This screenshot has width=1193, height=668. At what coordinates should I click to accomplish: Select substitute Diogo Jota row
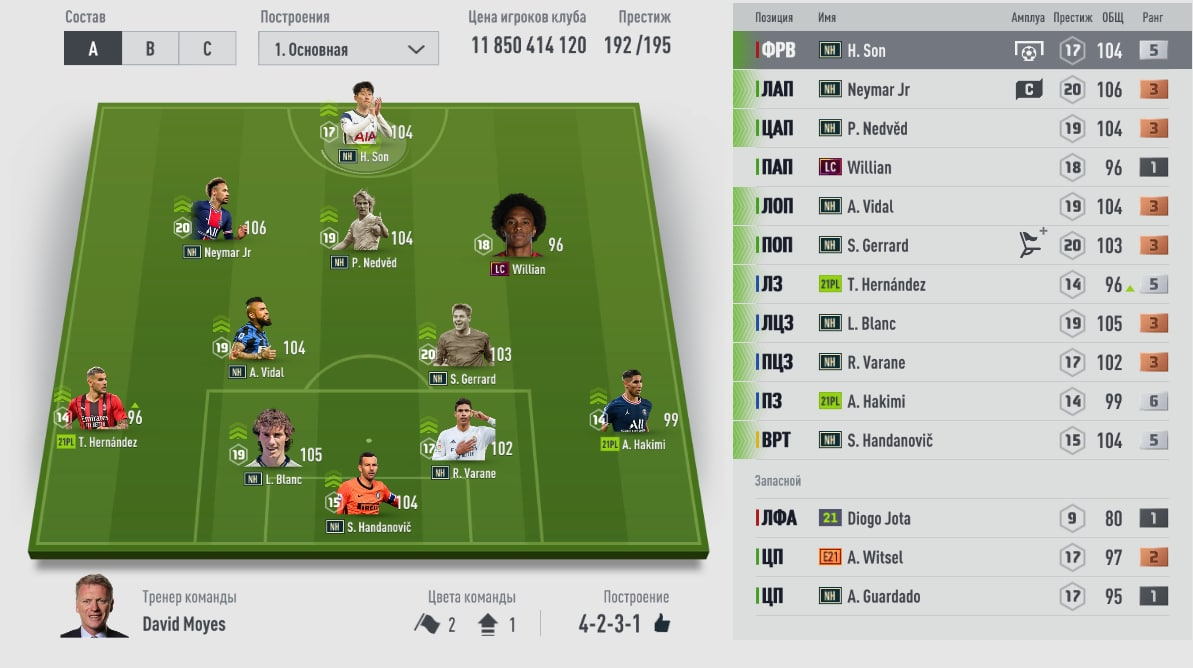click(x=962, y=518)
